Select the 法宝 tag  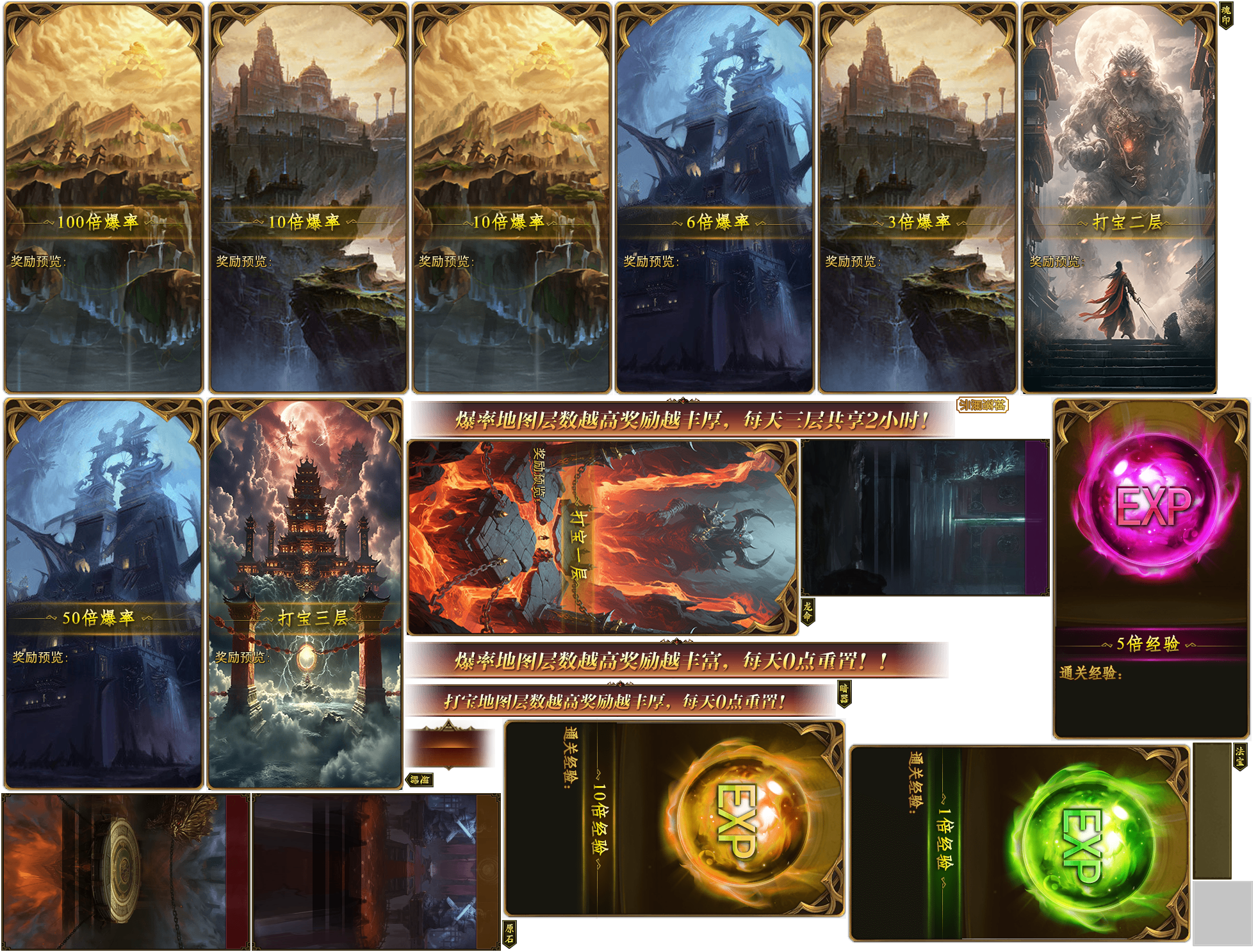(1240, 756)
